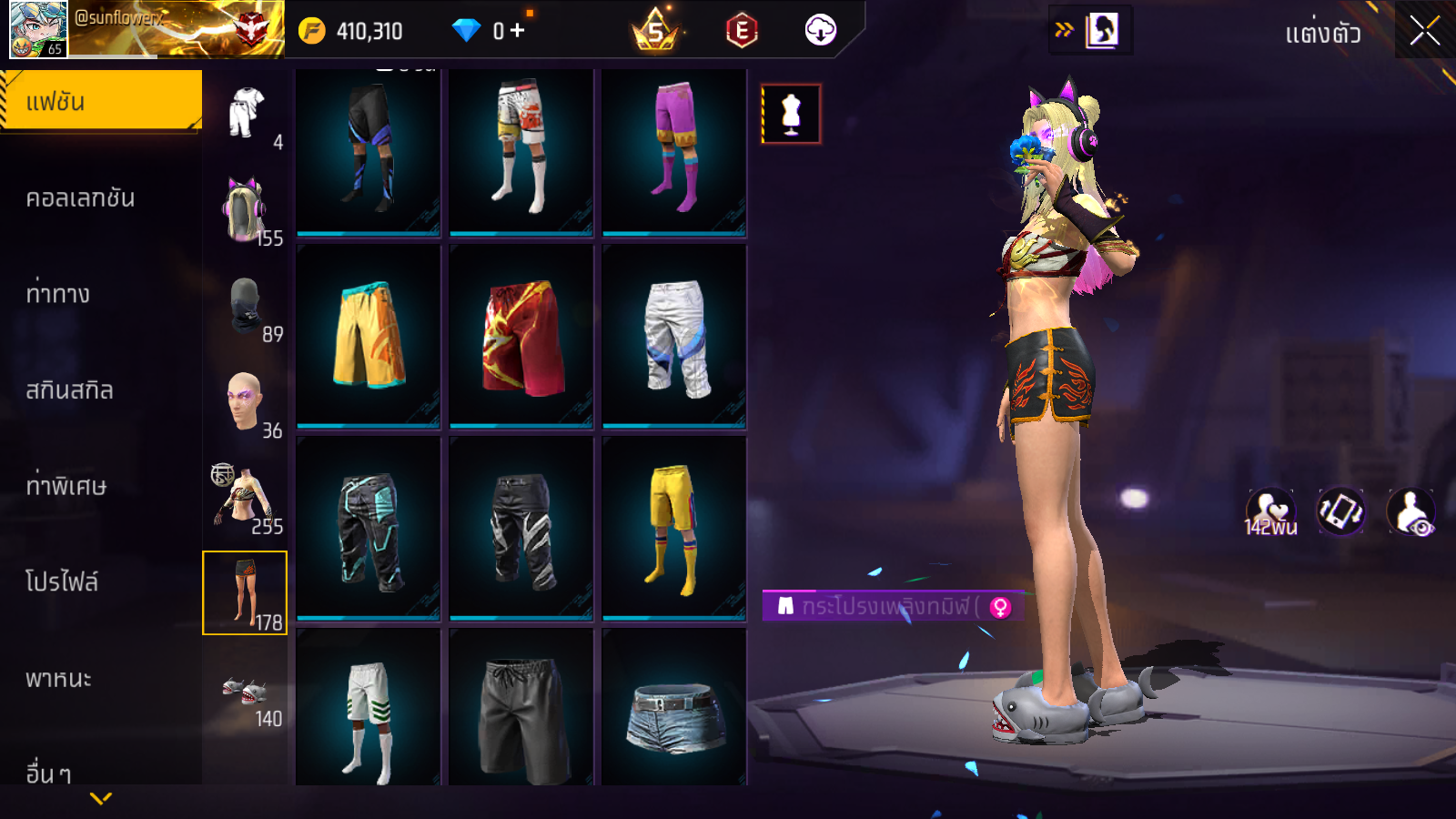Viewport: 1456px width, 819px height.
Task: Expand the sidebar with the down arrow
Action: pos(101,798)
